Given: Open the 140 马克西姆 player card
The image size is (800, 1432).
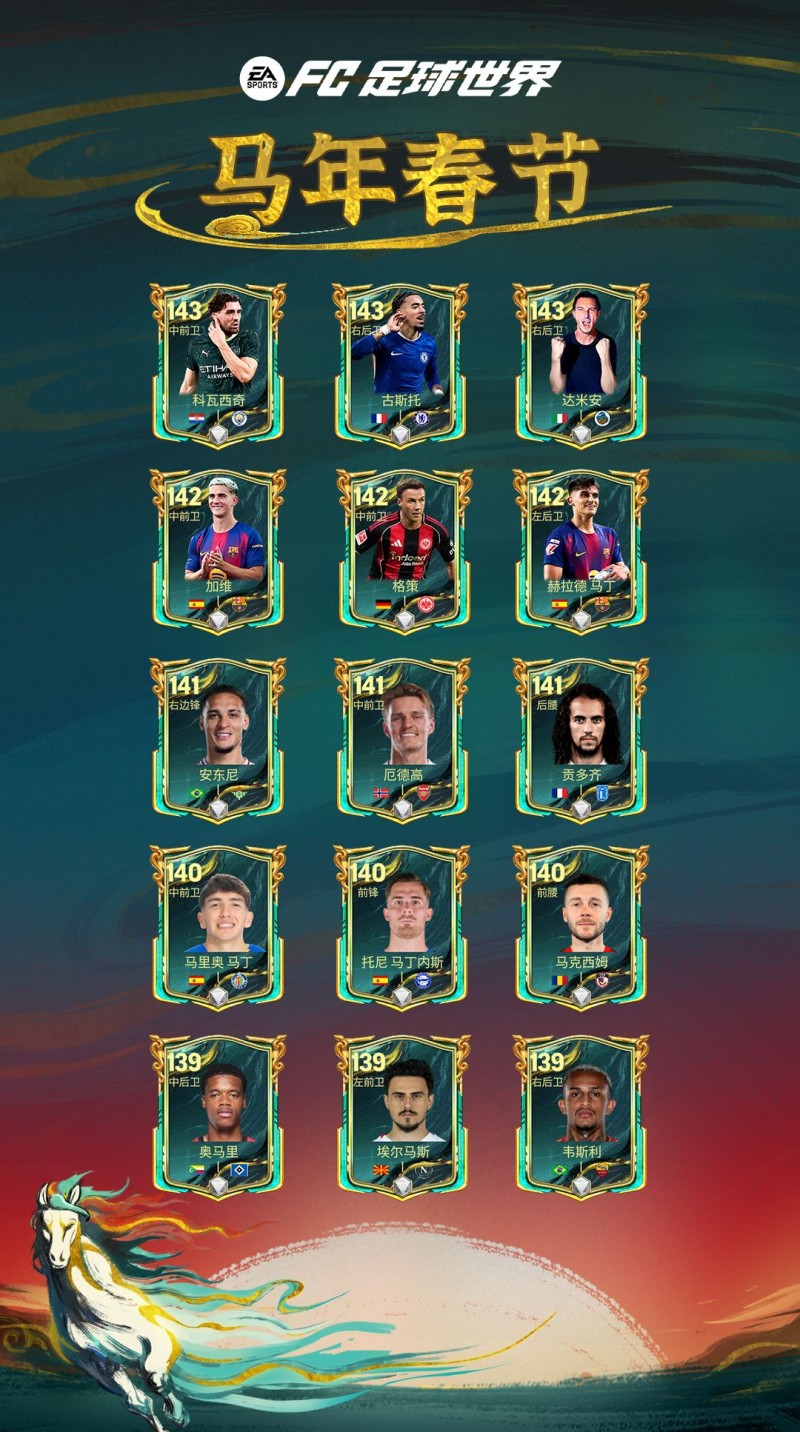Looking at the screenshot, I should point(581,927).
